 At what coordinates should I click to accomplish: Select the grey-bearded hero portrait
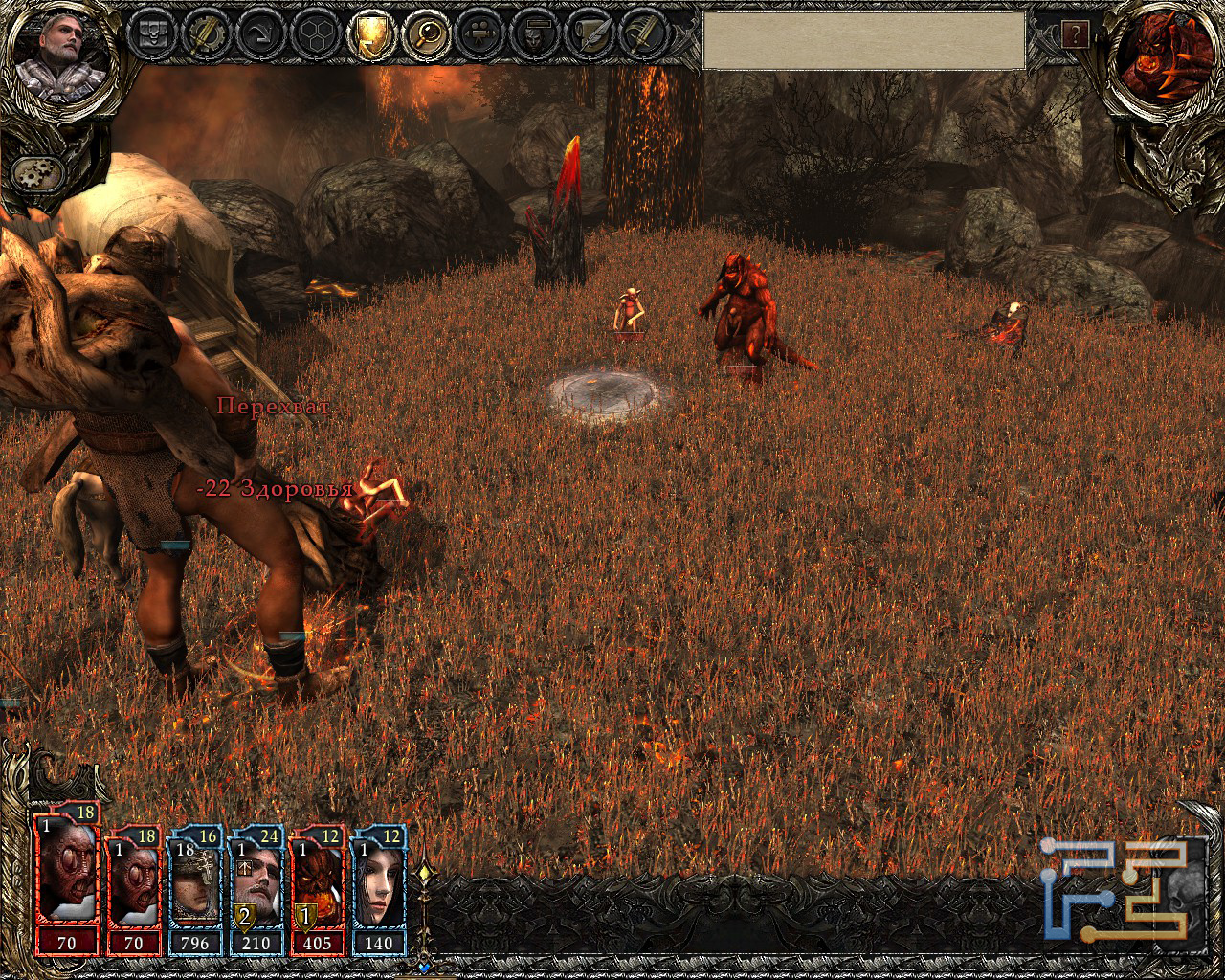pos(52,53)
